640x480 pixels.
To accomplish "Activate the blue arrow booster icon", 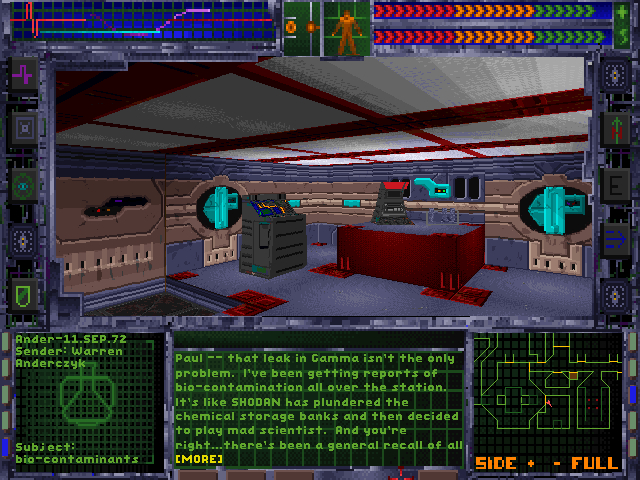I will 616,239.
